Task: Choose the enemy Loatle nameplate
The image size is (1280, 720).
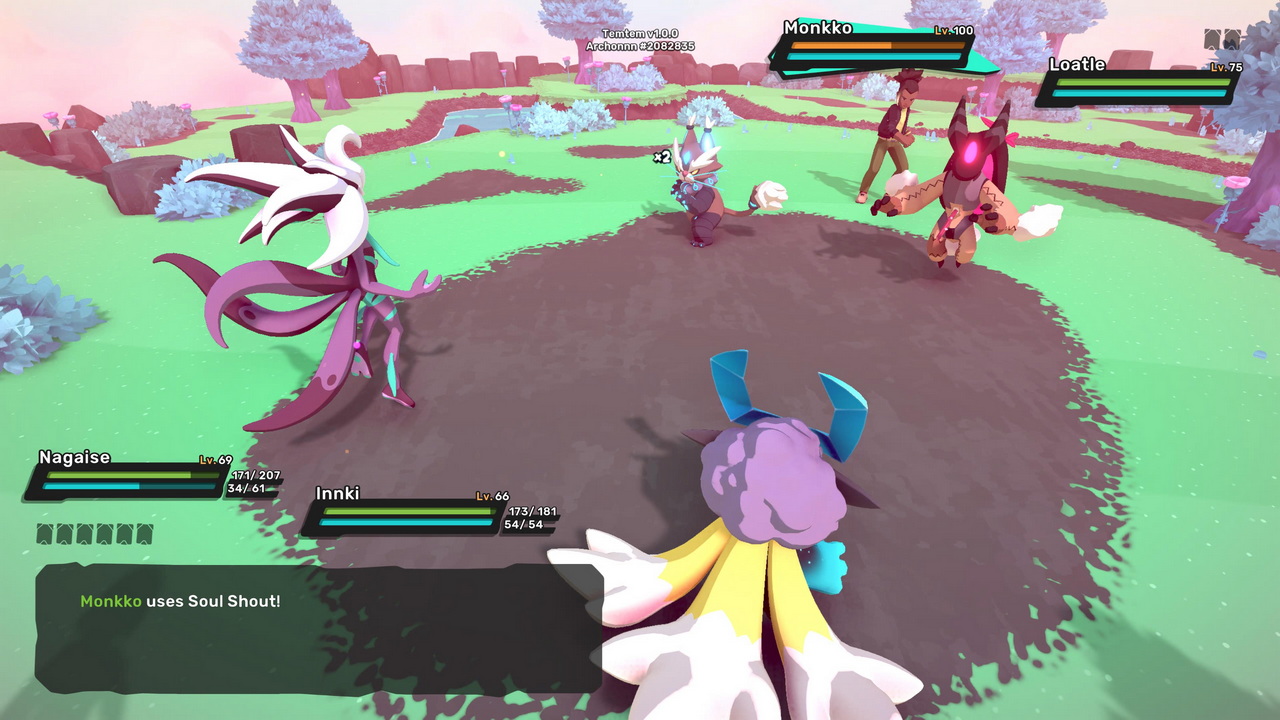Action: point(1140,80)
